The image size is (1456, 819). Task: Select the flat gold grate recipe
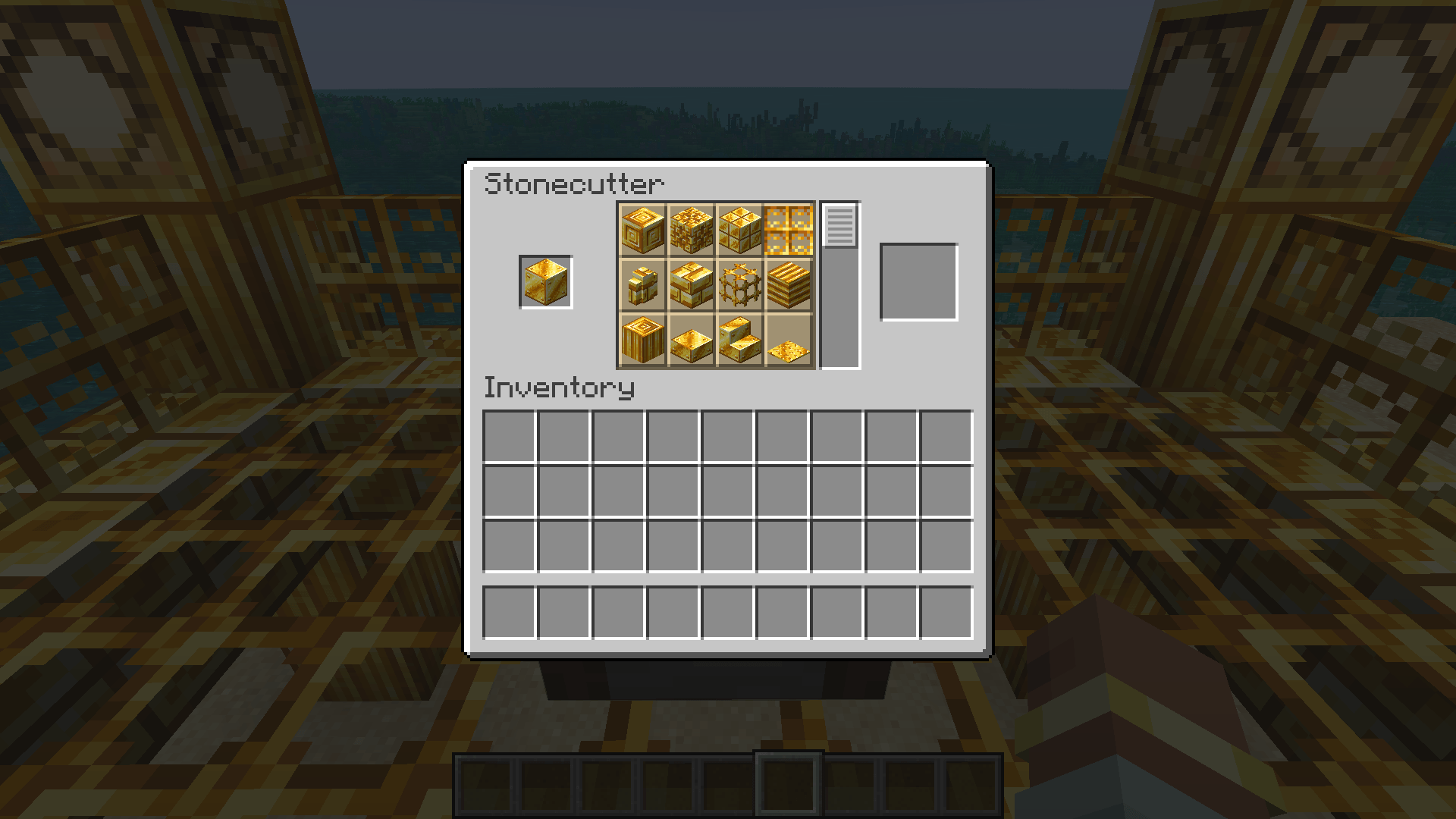[787, 230]
